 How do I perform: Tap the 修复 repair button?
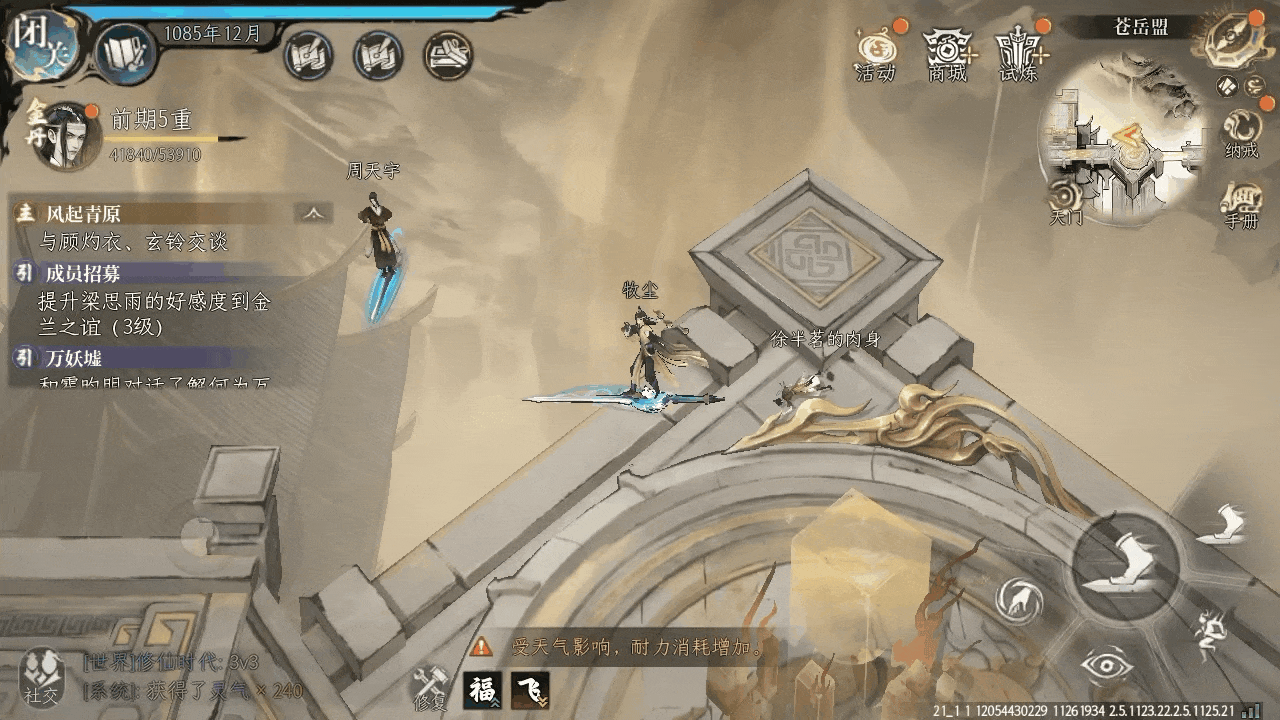(x=433, y=688)
